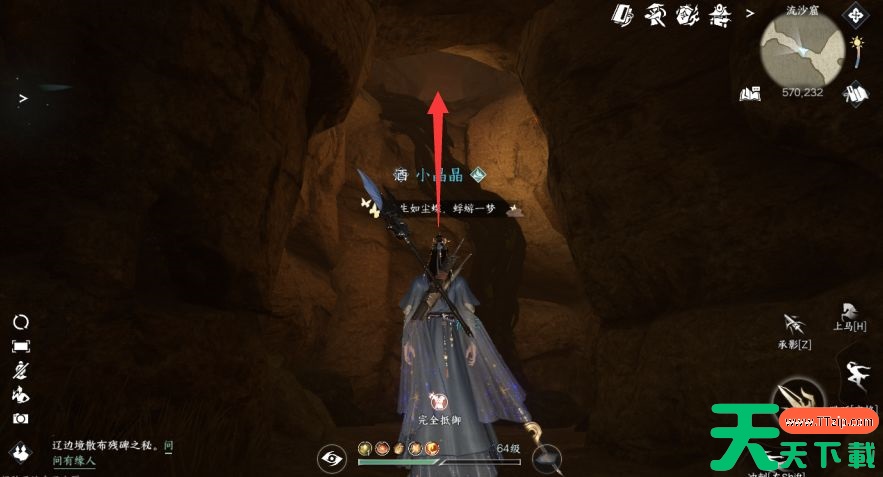Expand the left side panel arrow
883x477 pixels.
(22, 98)
